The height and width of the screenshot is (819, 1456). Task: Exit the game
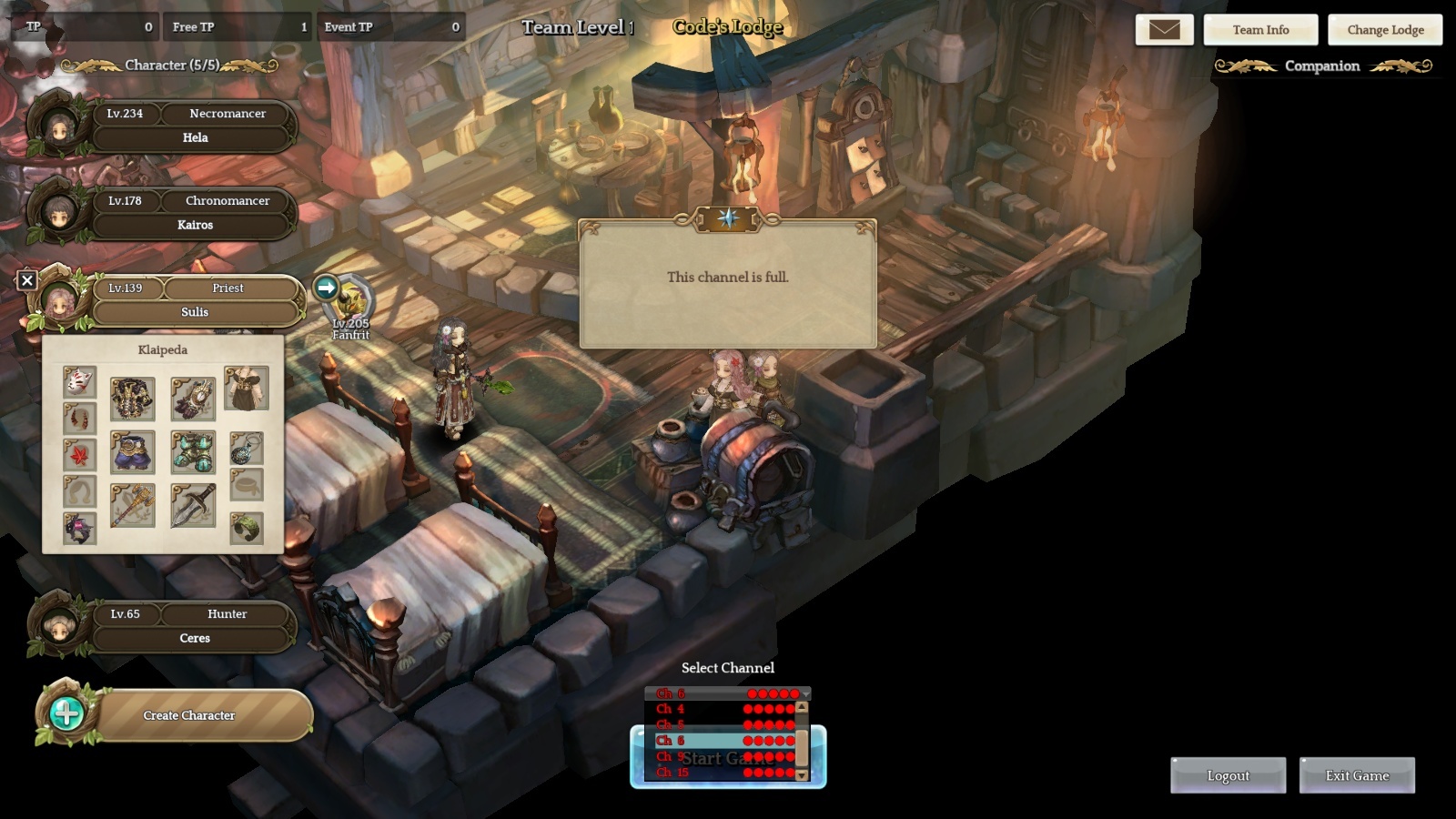1357,775
